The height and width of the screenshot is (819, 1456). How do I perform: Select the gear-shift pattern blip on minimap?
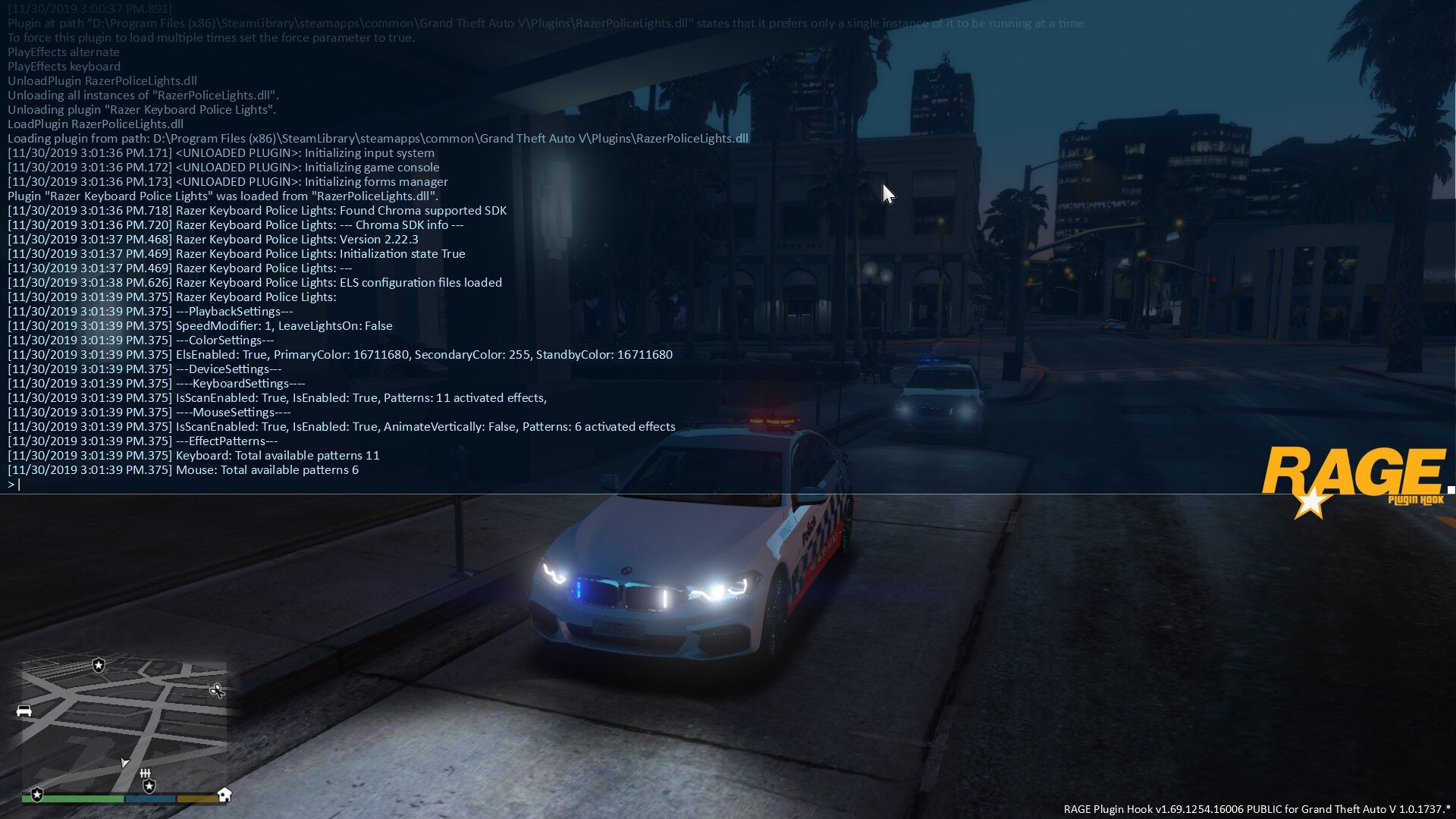click(x=145, y=773)
